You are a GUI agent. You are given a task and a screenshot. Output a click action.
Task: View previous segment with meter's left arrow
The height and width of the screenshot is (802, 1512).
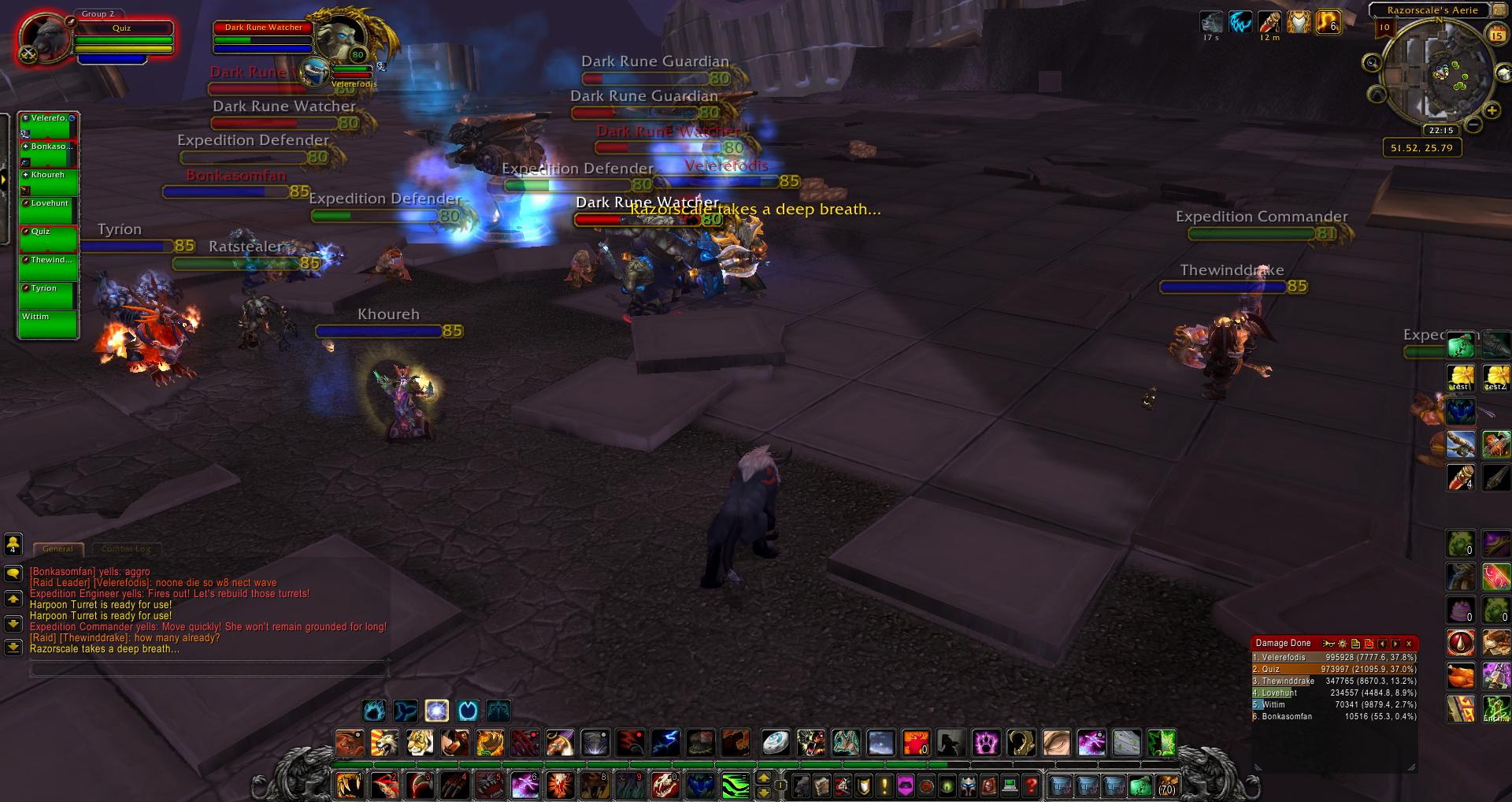point(1383,644)
